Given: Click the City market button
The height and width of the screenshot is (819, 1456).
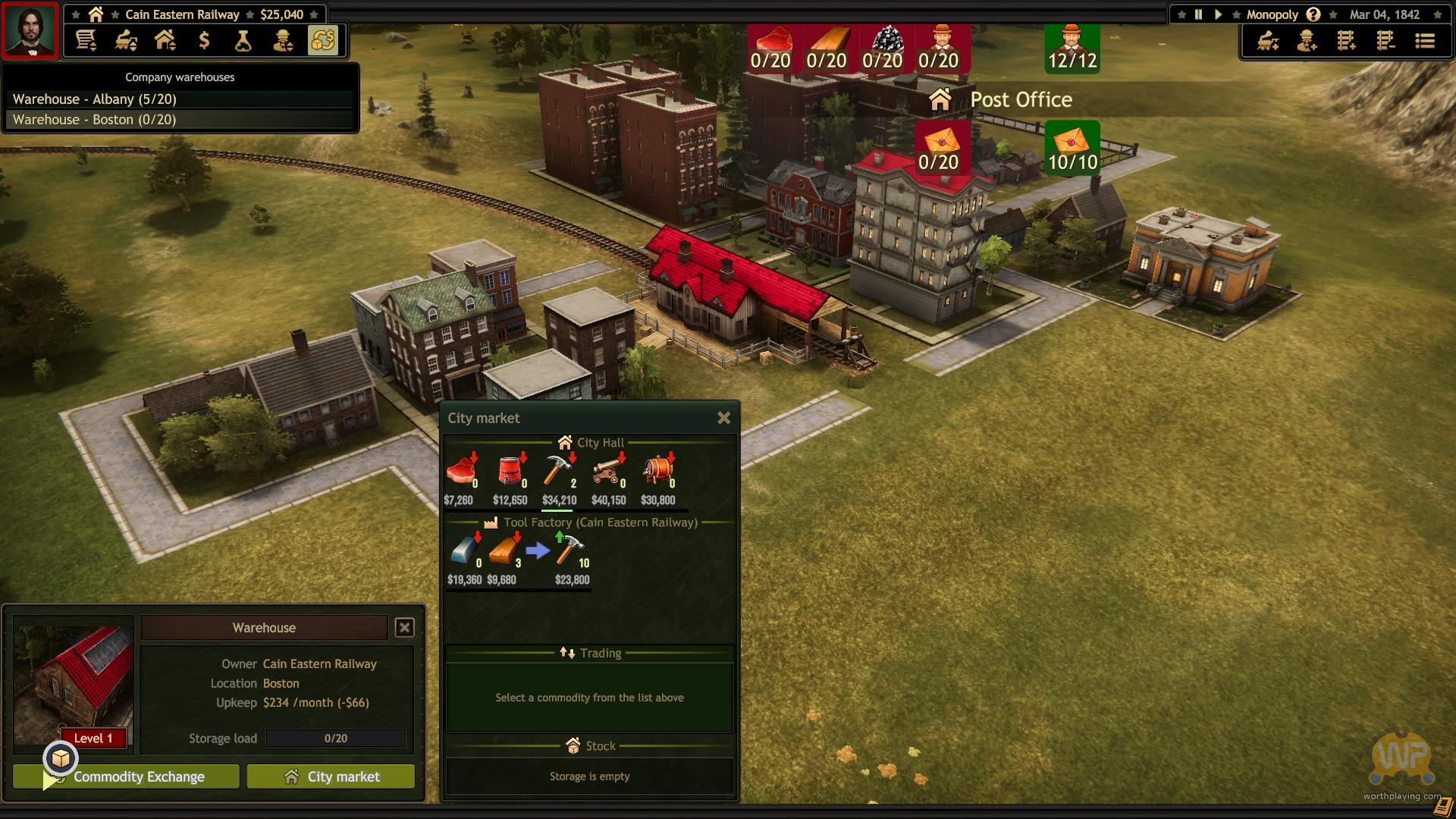Looking at the screenshot, I should tap(331, 777).
